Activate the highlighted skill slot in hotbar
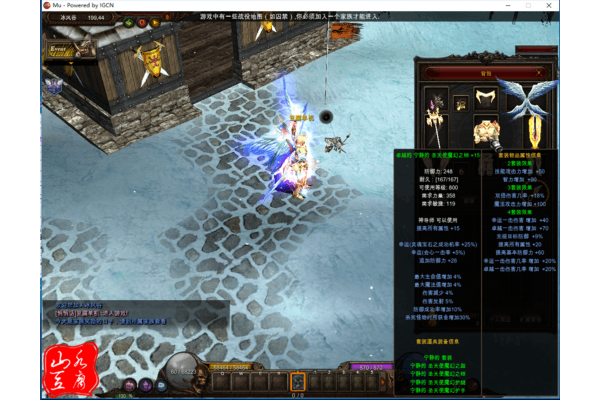The image size is (600, 400). [297, 380]
